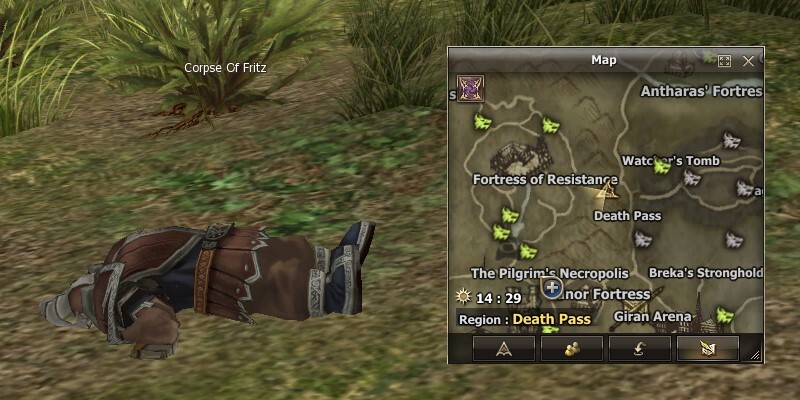The image size is (800, 400).
Task: Click the blue plus marker on the map
Action: pyautogui.click(x=551, y=289)
